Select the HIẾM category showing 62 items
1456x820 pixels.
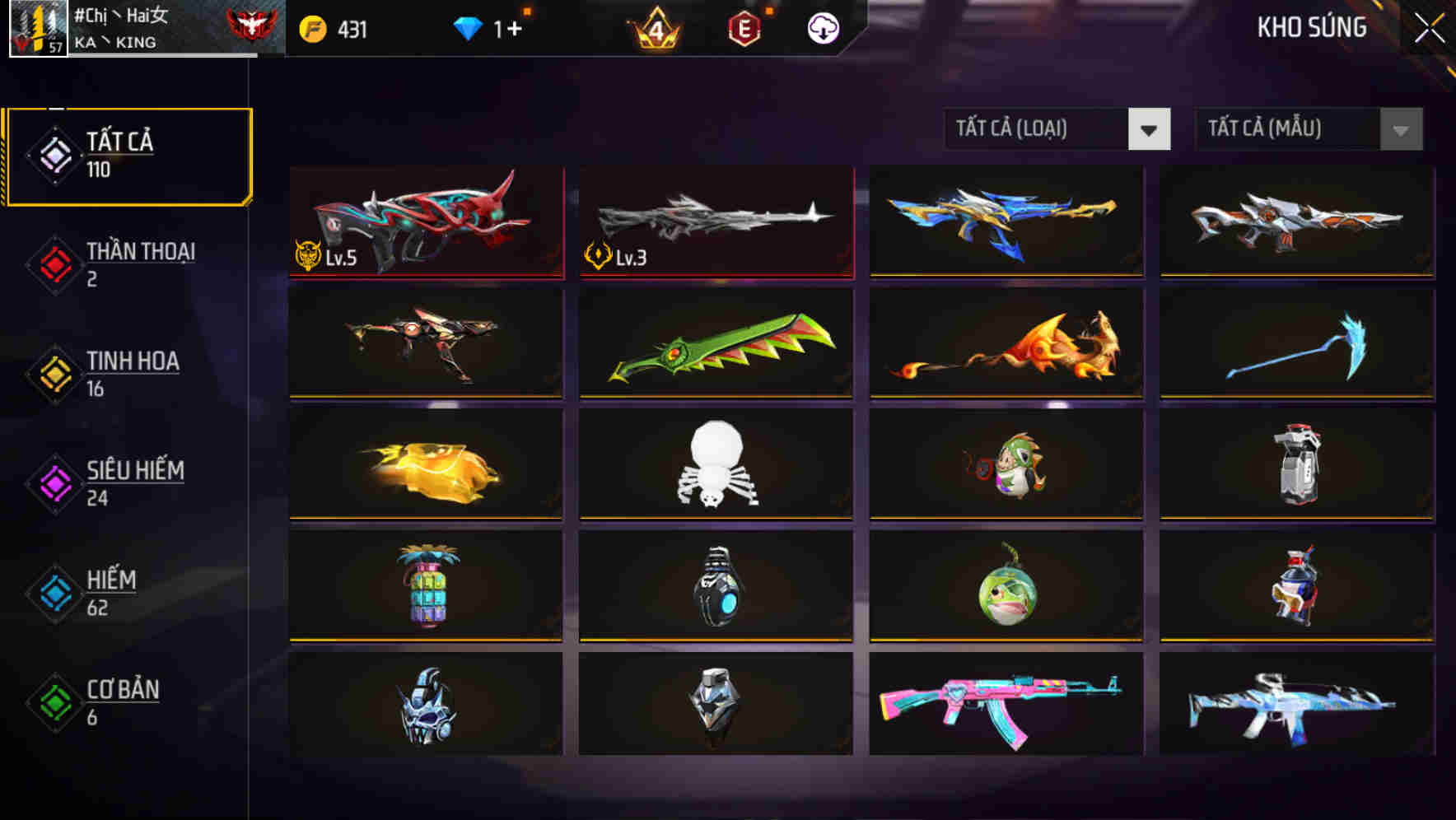pos(110,593)
